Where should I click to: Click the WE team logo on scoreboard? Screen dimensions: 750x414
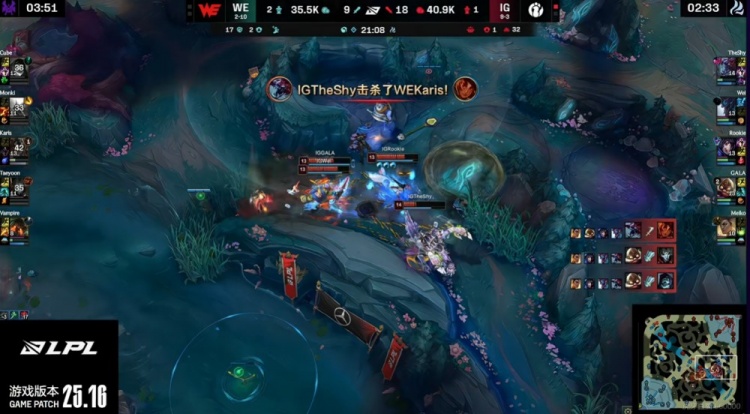pyautogui.click(x=209, y=10)
